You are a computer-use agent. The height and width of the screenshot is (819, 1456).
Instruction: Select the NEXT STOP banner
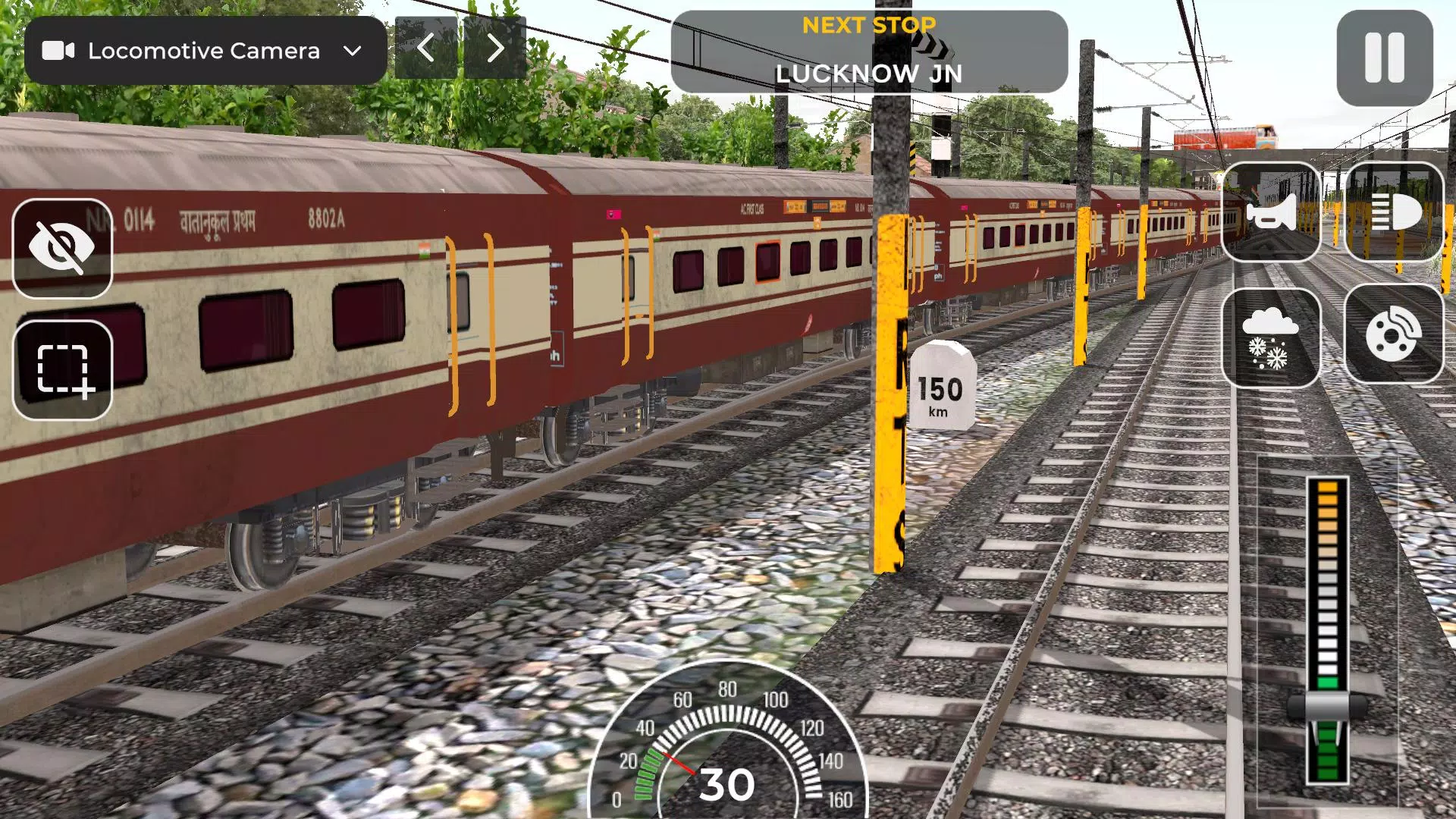(868, 25)
